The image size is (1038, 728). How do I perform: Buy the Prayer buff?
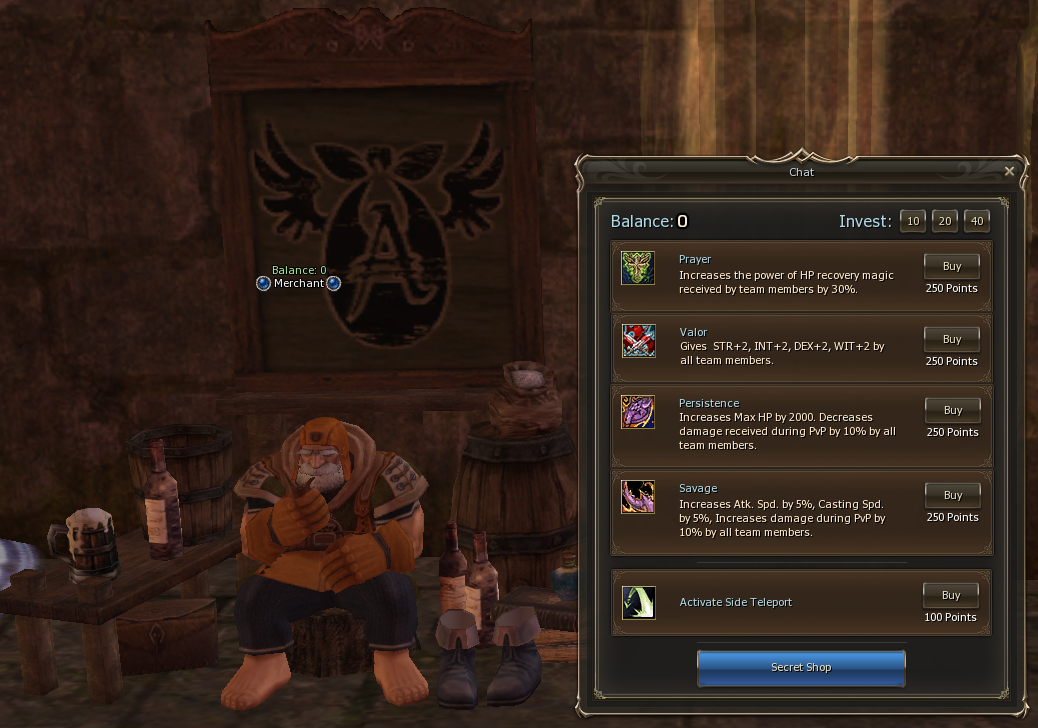[x=951, y=267]
